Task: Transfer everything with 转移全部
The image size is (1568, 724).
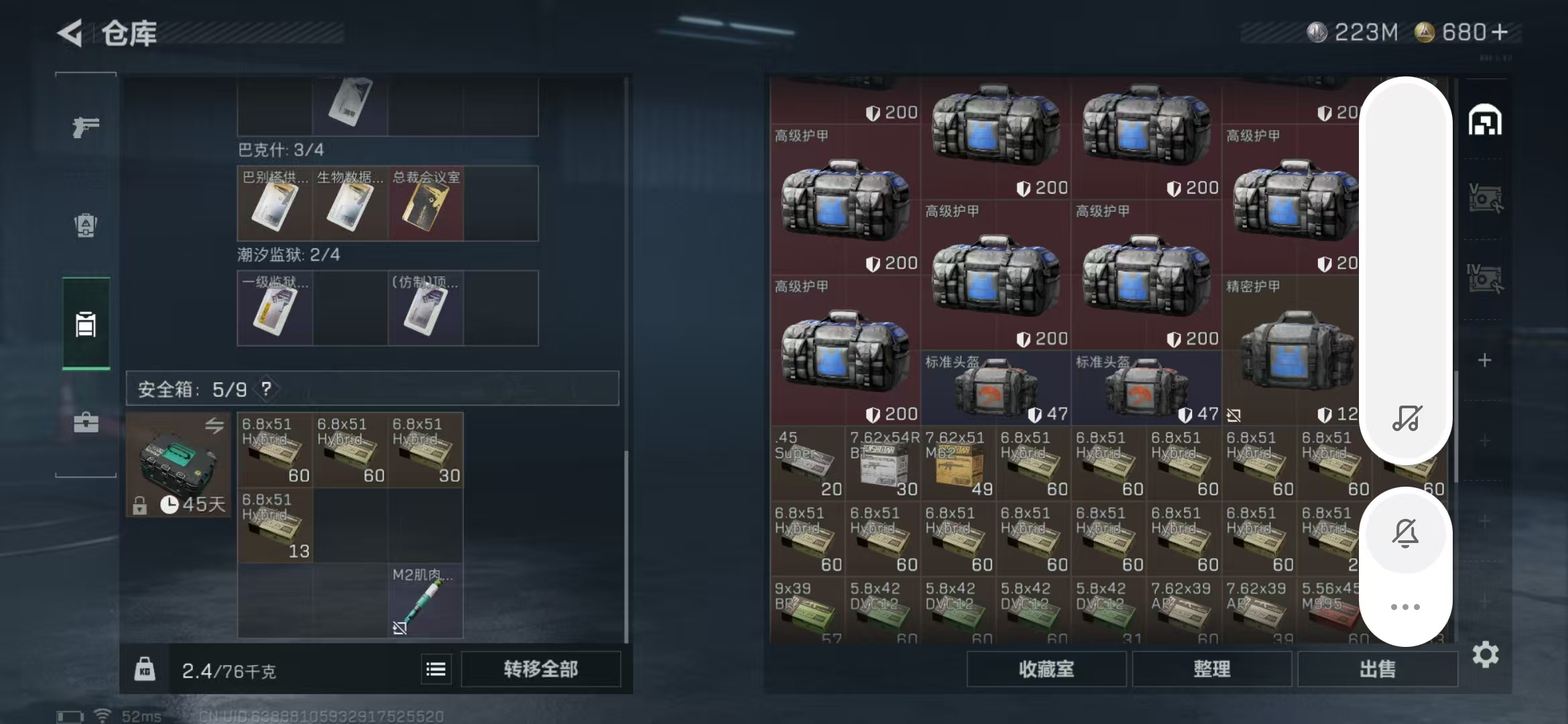Action: 540,669
